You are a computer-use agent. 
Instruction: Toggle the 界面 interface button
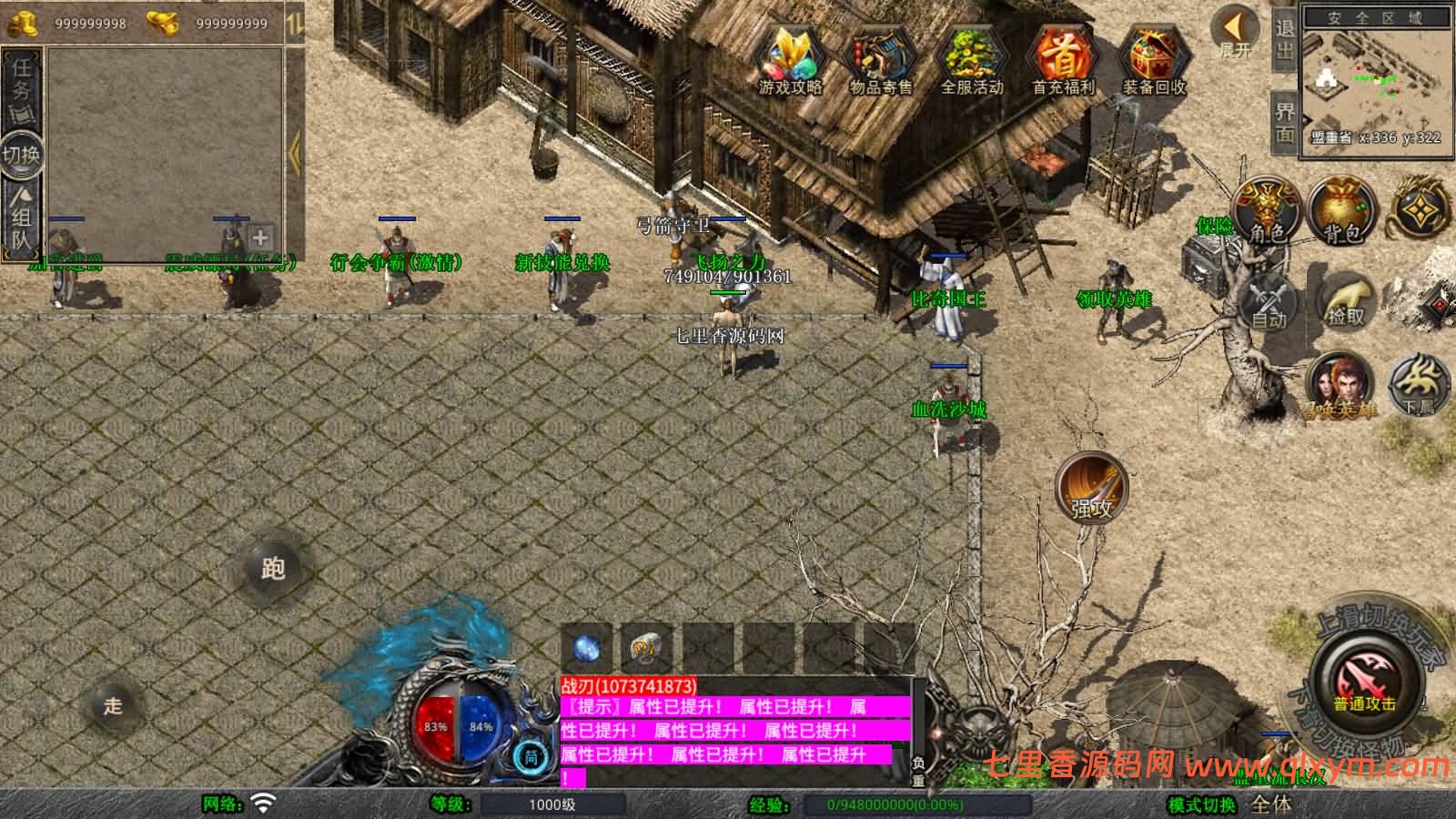pyautogui.click(x=1284, y=122)
